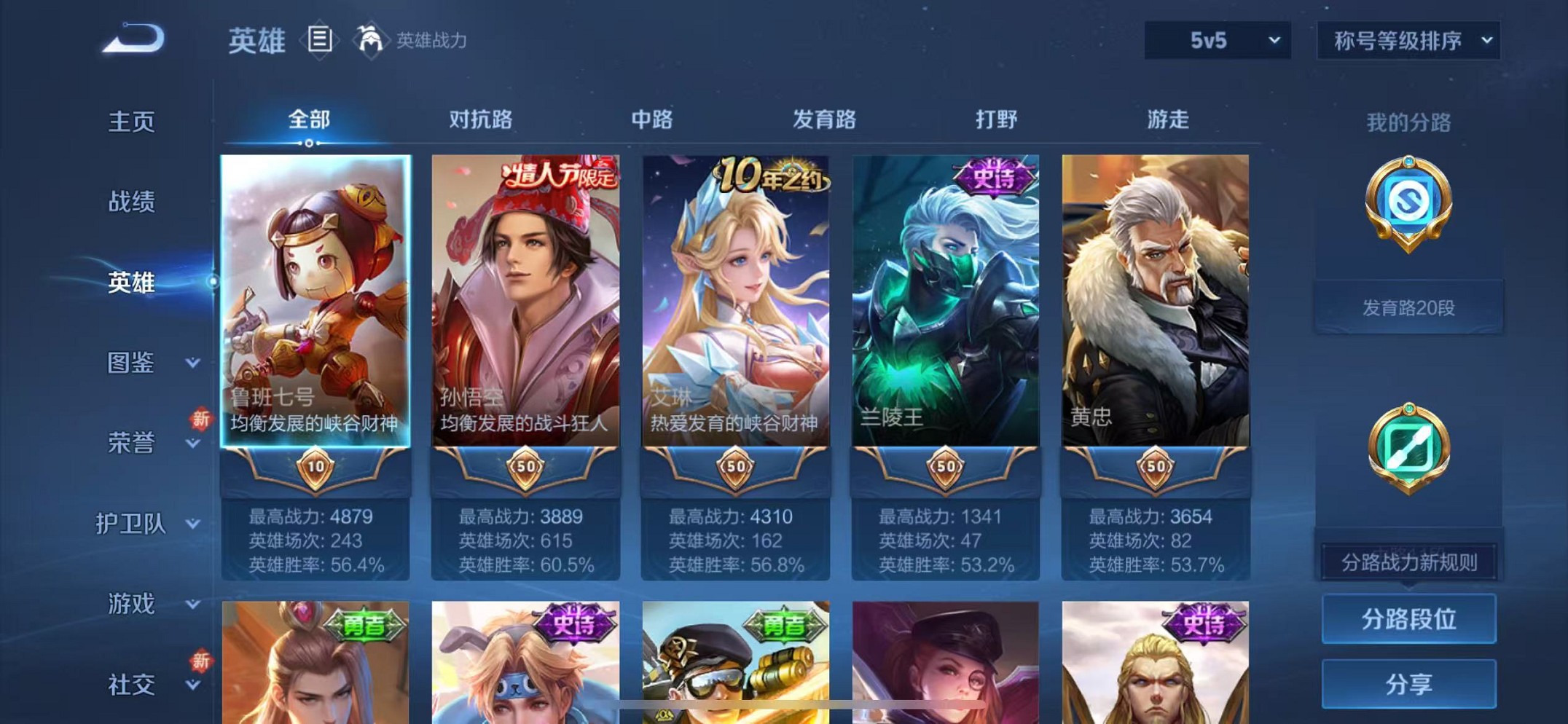Click the 游走 lane badge emblem below it
This screenshot has height=724, width=1568.
(1409, 449)
